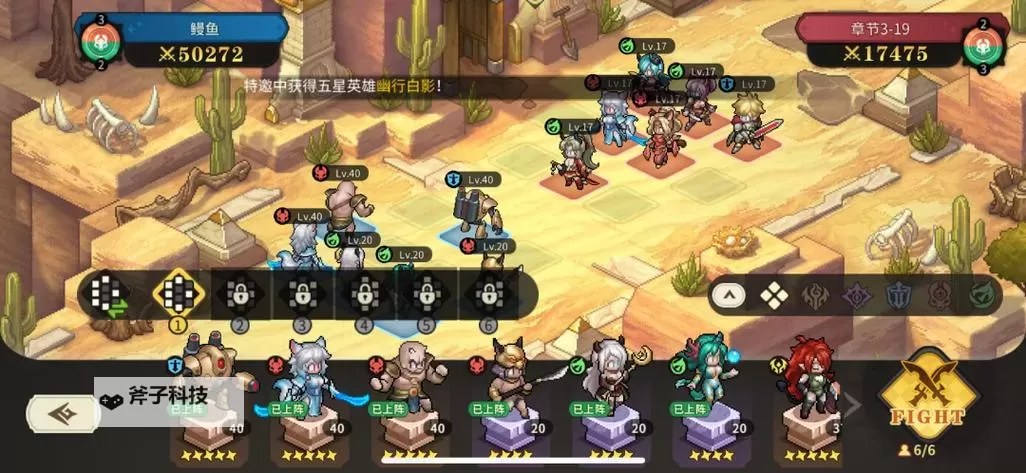
Task: Show all factions with the diamond filter
Action: coord(773,295)
